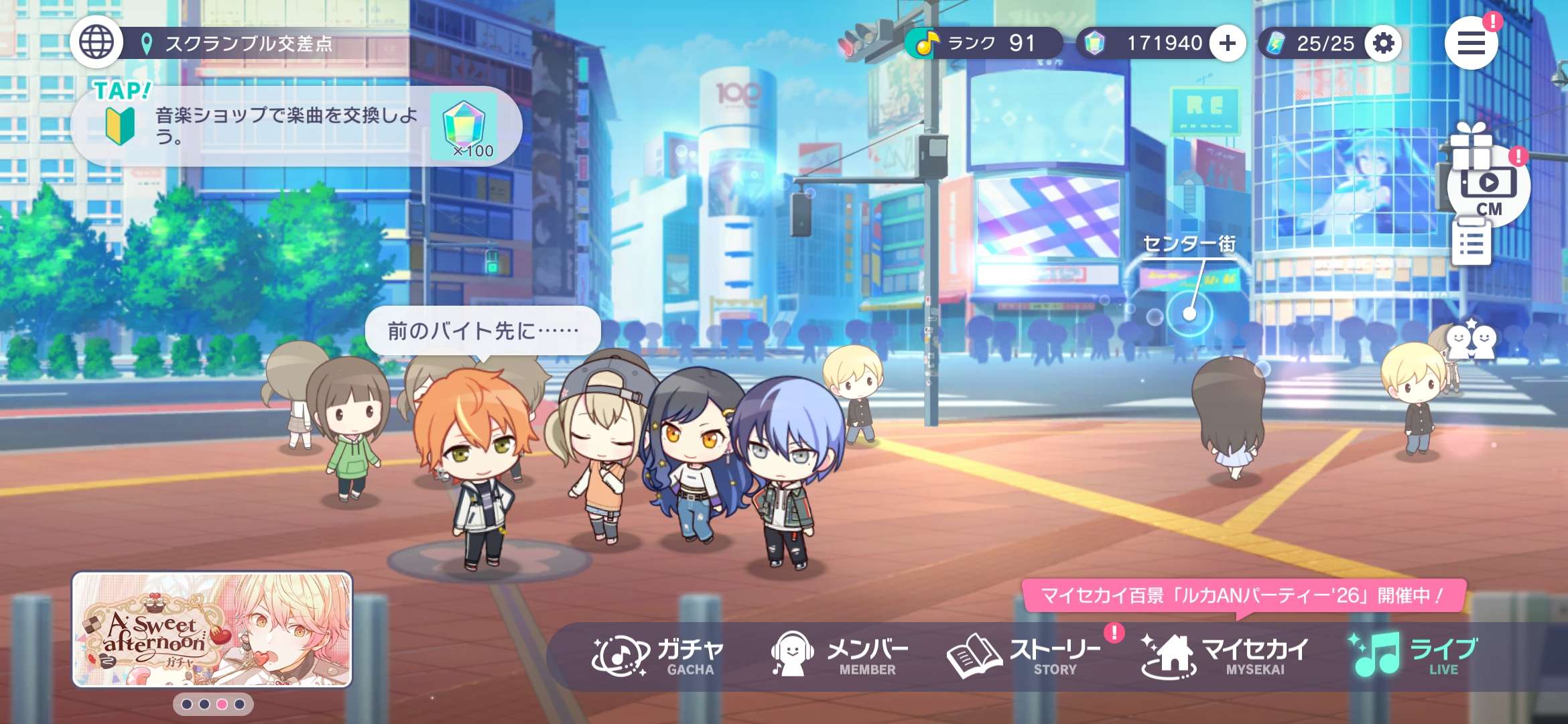This screenshot has height=724, width=1568.
Task: Add crystals with the plus button
Action: click(1228, 44)
